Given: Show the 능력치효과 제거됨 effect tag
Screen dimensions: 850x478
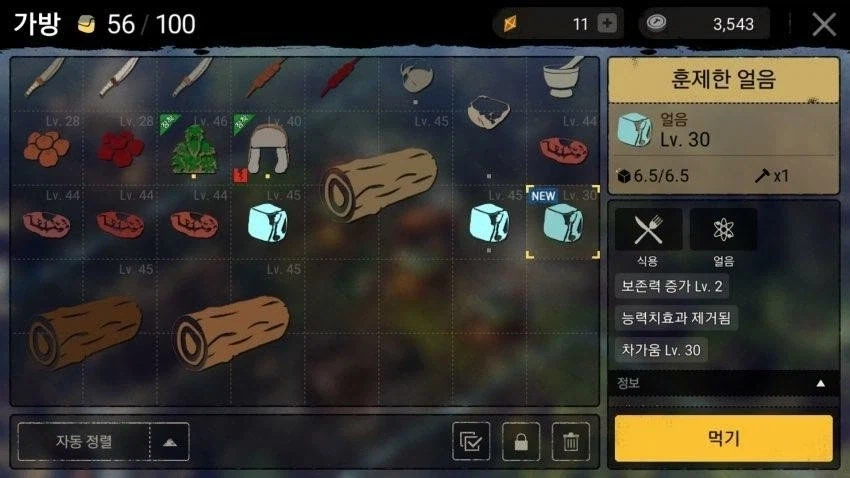Looking at the screenshot, I should 676,318.
